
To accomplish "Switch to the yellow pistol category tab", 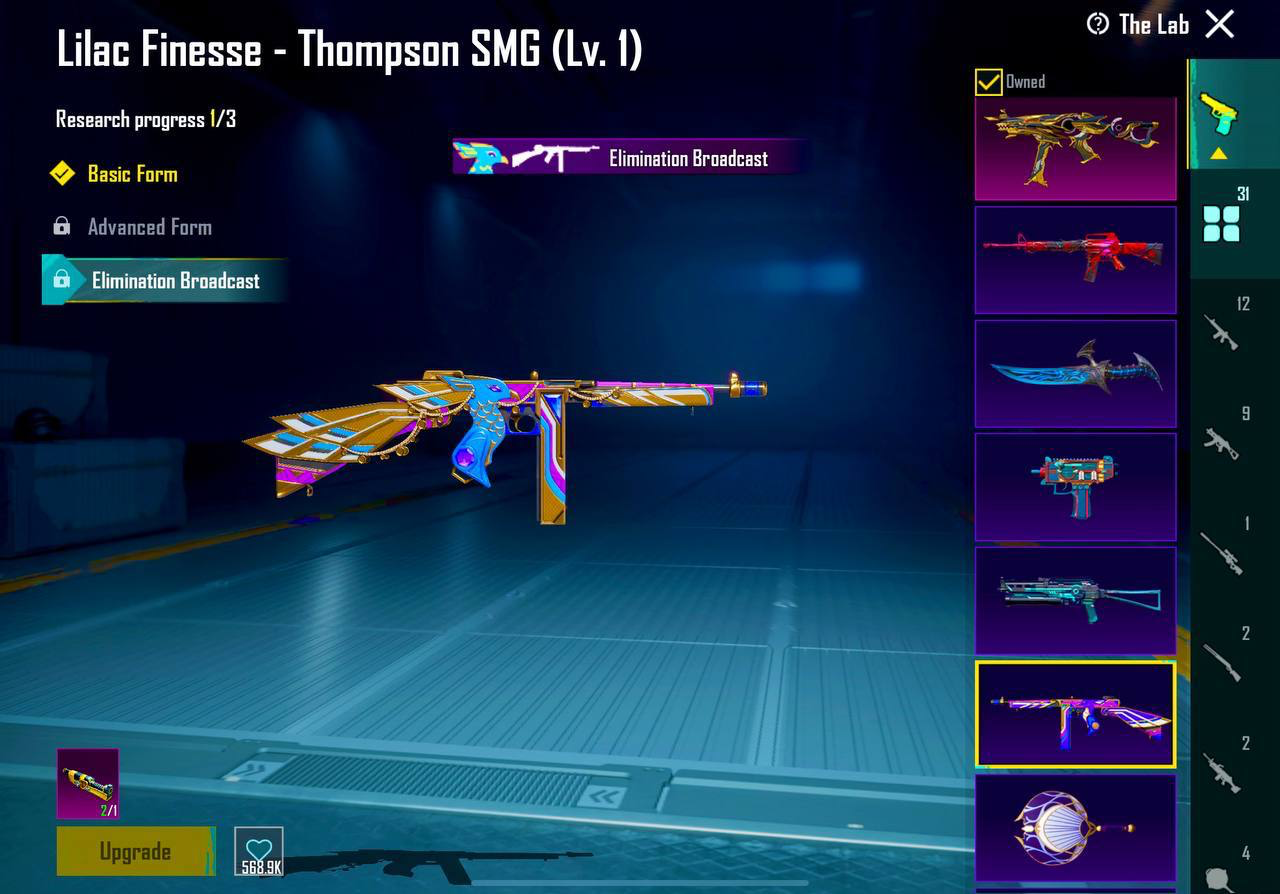I will (x=1218, y=115).
